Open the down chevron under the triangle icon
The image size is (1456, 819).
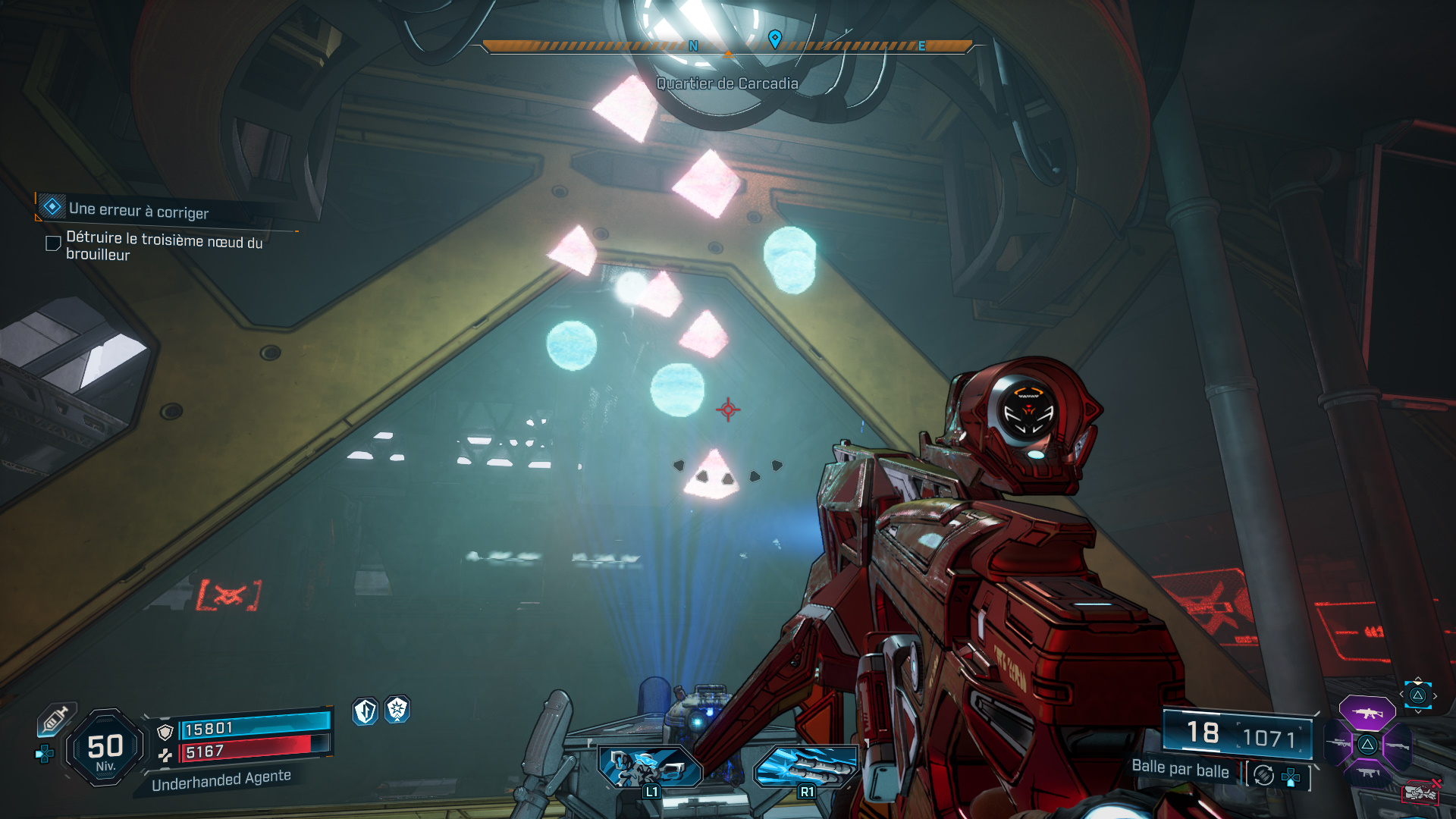[x=1417, y=711]
